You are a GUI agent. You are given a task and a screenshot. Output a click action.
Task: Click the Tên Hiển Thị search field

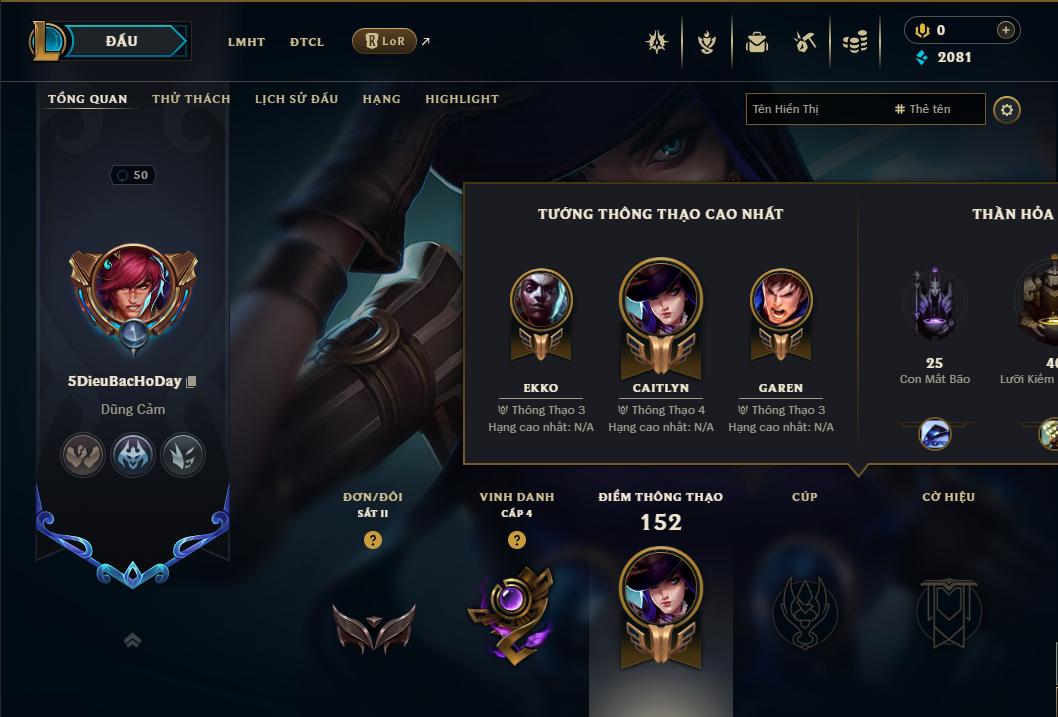click(x=815, y=109)
